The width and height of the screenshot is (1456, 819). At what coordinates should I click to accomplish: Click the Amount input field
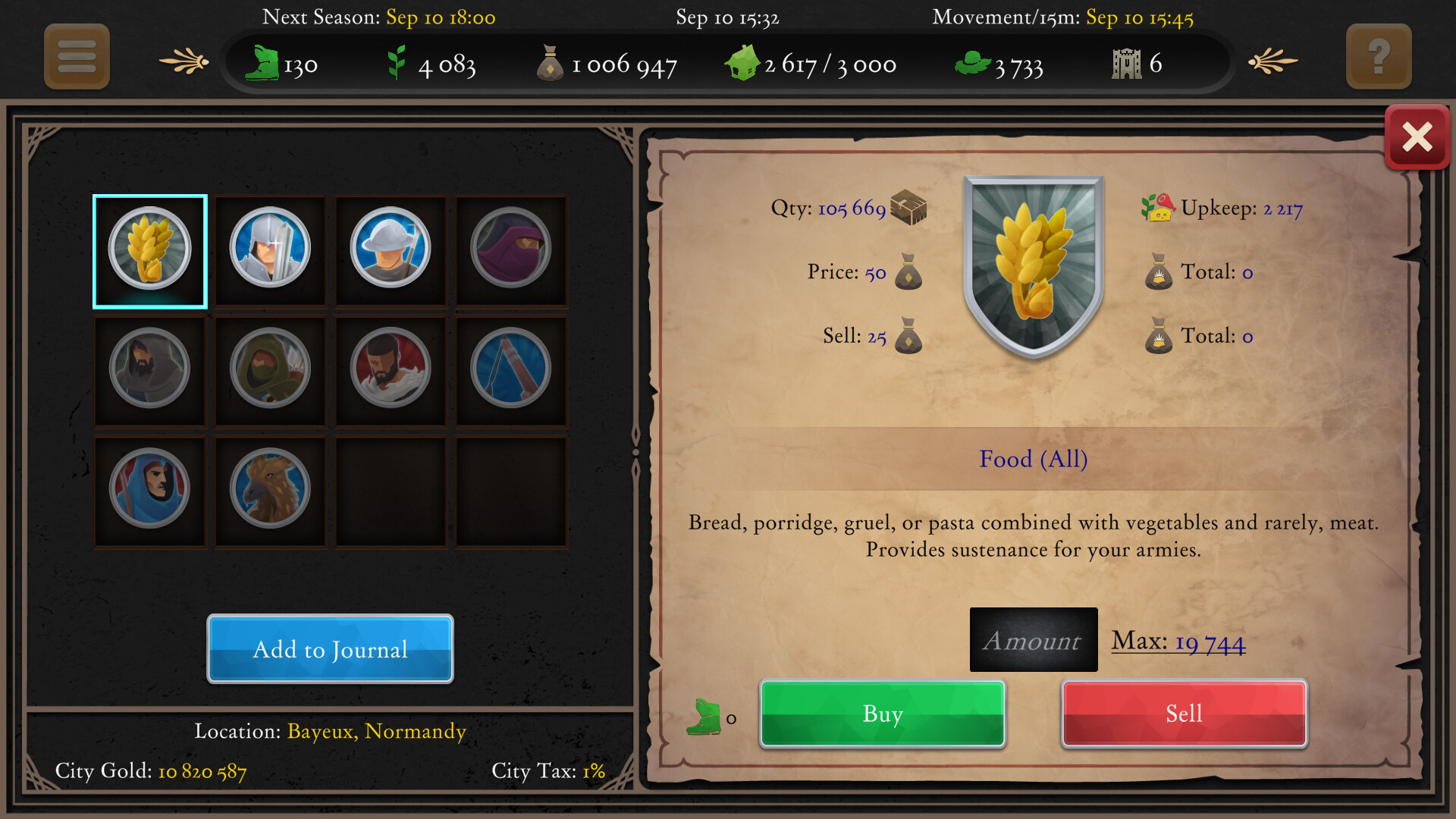click(x=1033, y=639)
